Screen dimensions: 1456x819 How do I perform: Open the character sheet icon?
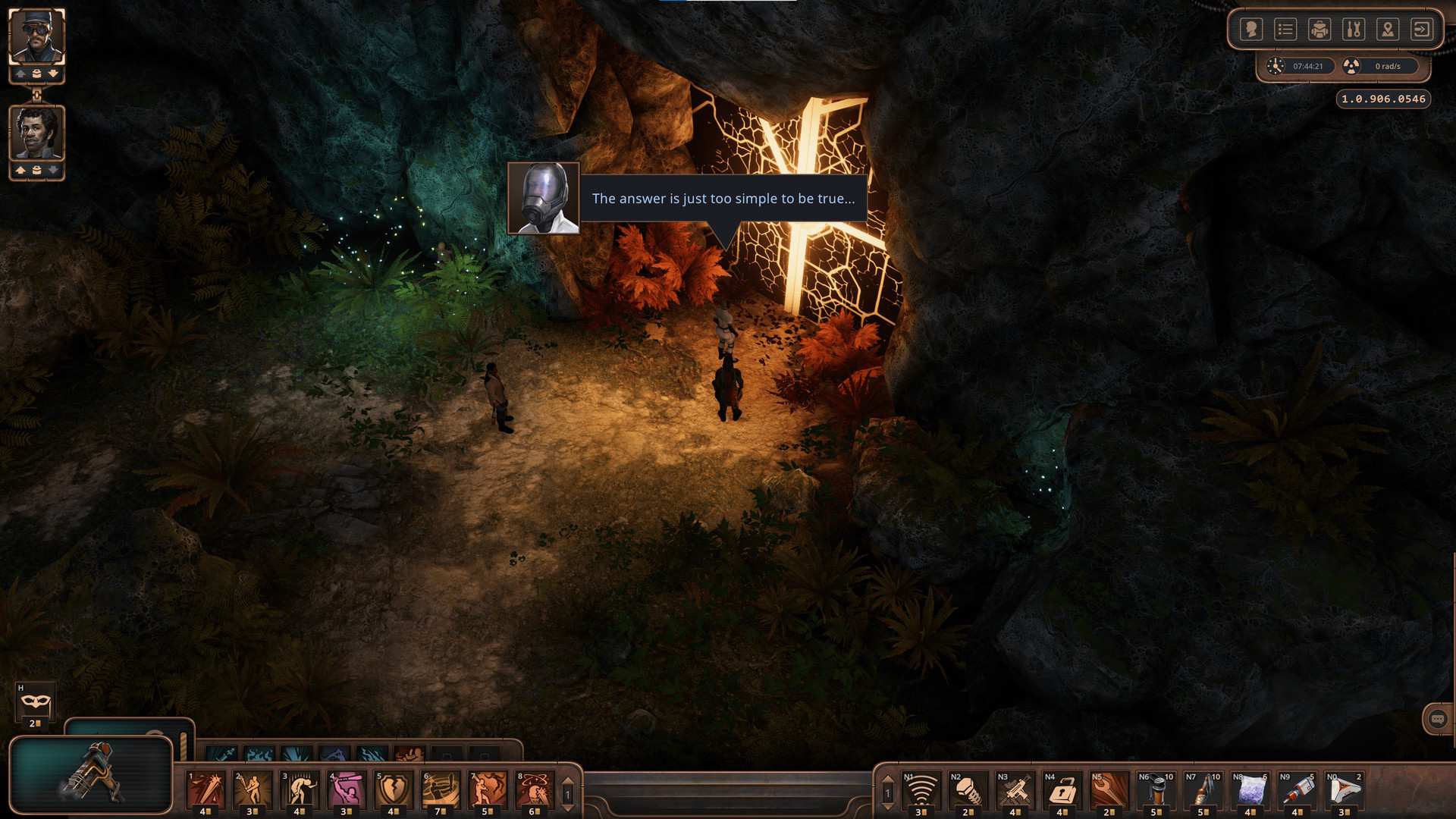pos(1251,29)
